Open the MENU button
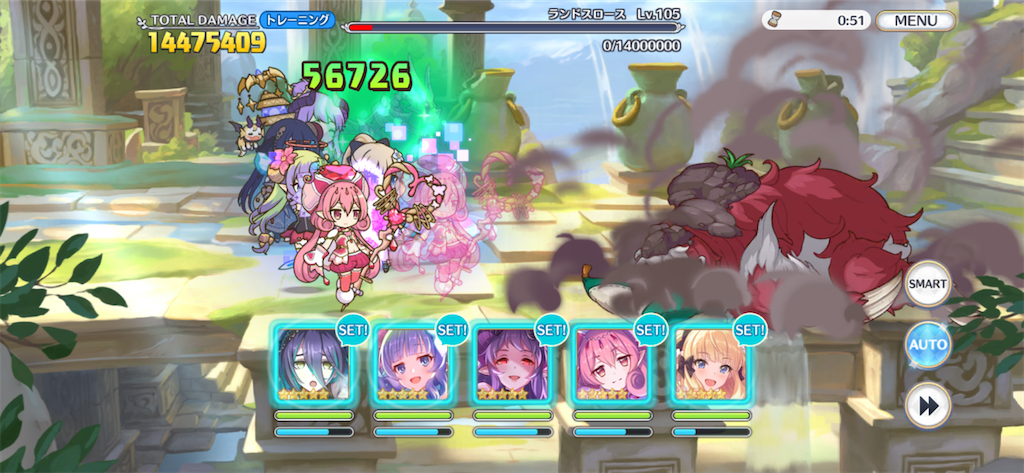1024x473 pixels. (x=913, y=20)
